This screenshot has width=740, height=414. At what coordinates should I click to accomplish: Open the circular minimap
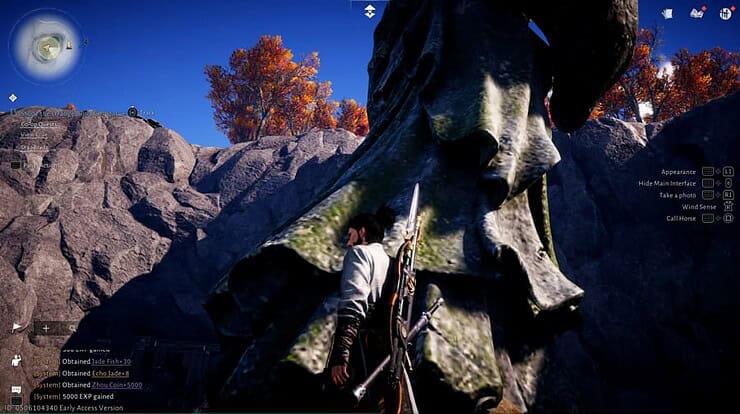(x=46, y=45)
